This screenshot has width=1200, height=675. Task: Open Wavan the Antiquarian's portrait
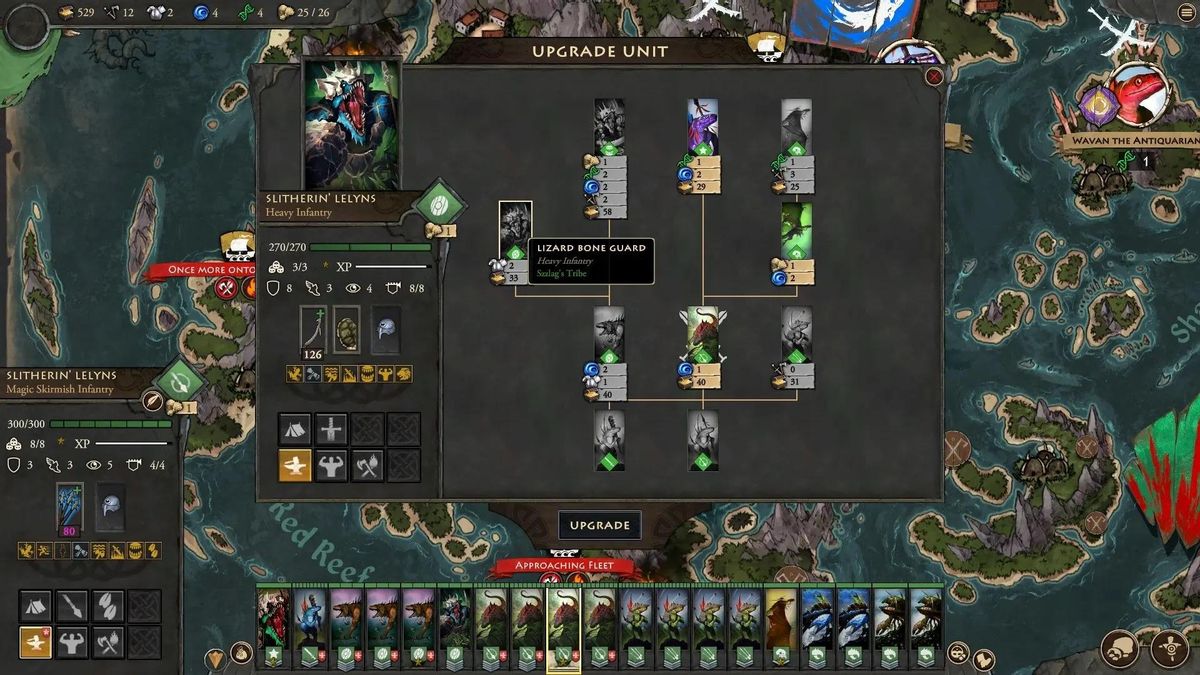(1141, 96)
